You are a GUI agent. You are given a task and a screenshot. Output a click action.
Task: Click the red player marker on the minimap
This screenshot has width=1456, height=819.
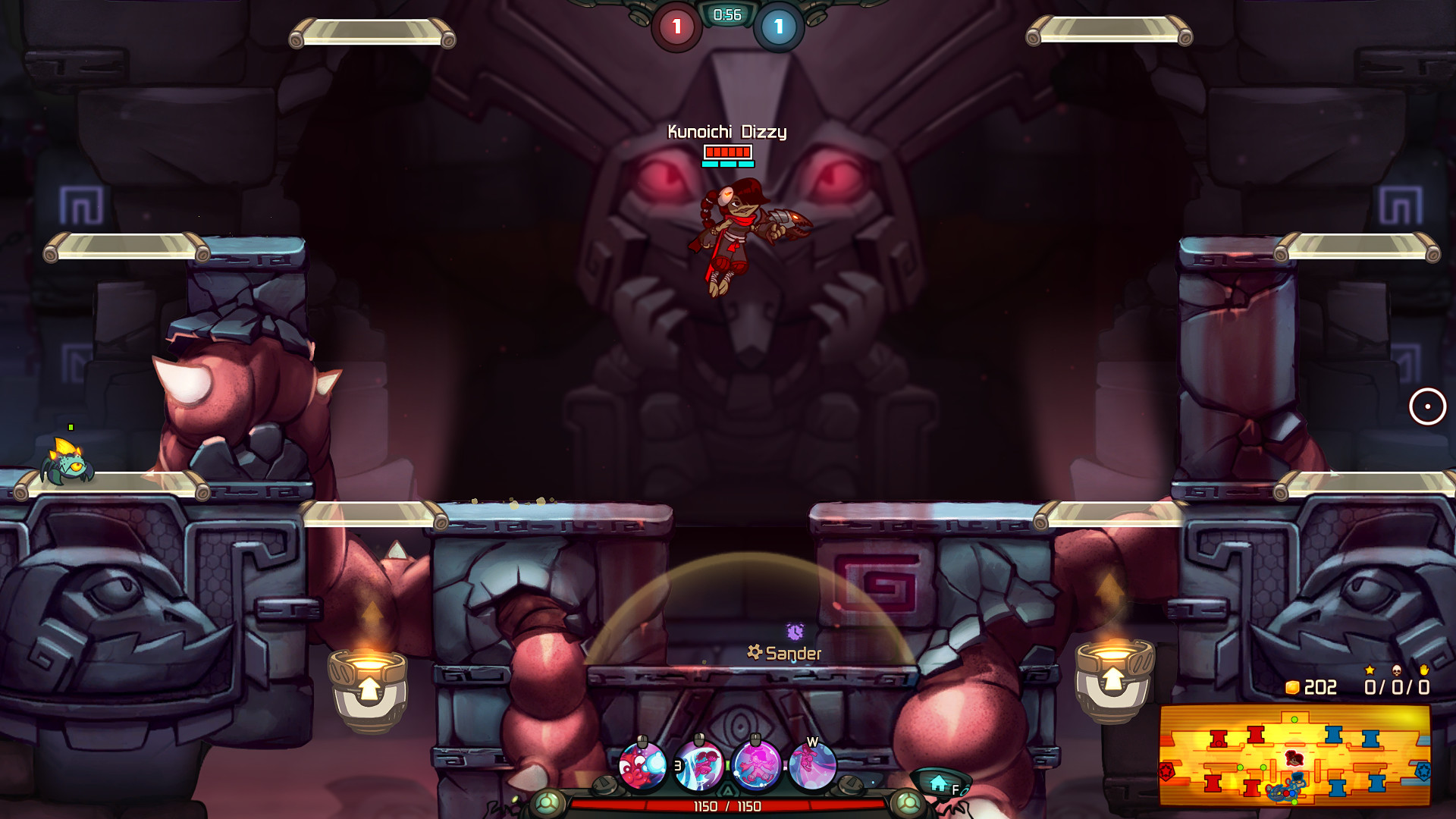(1294, 758)
